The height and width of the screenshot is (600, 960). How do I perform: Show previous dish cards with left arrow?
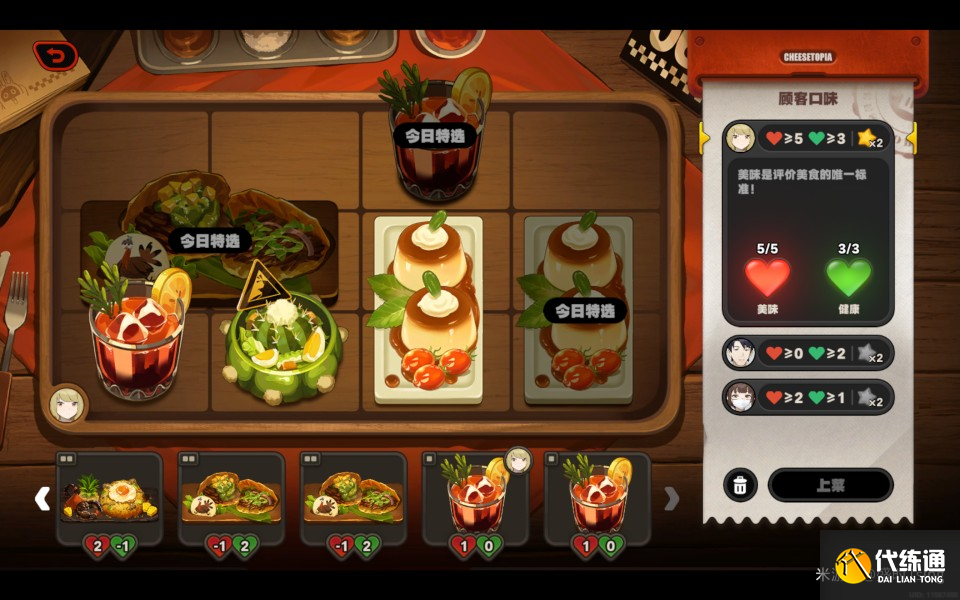pos(42,498)
